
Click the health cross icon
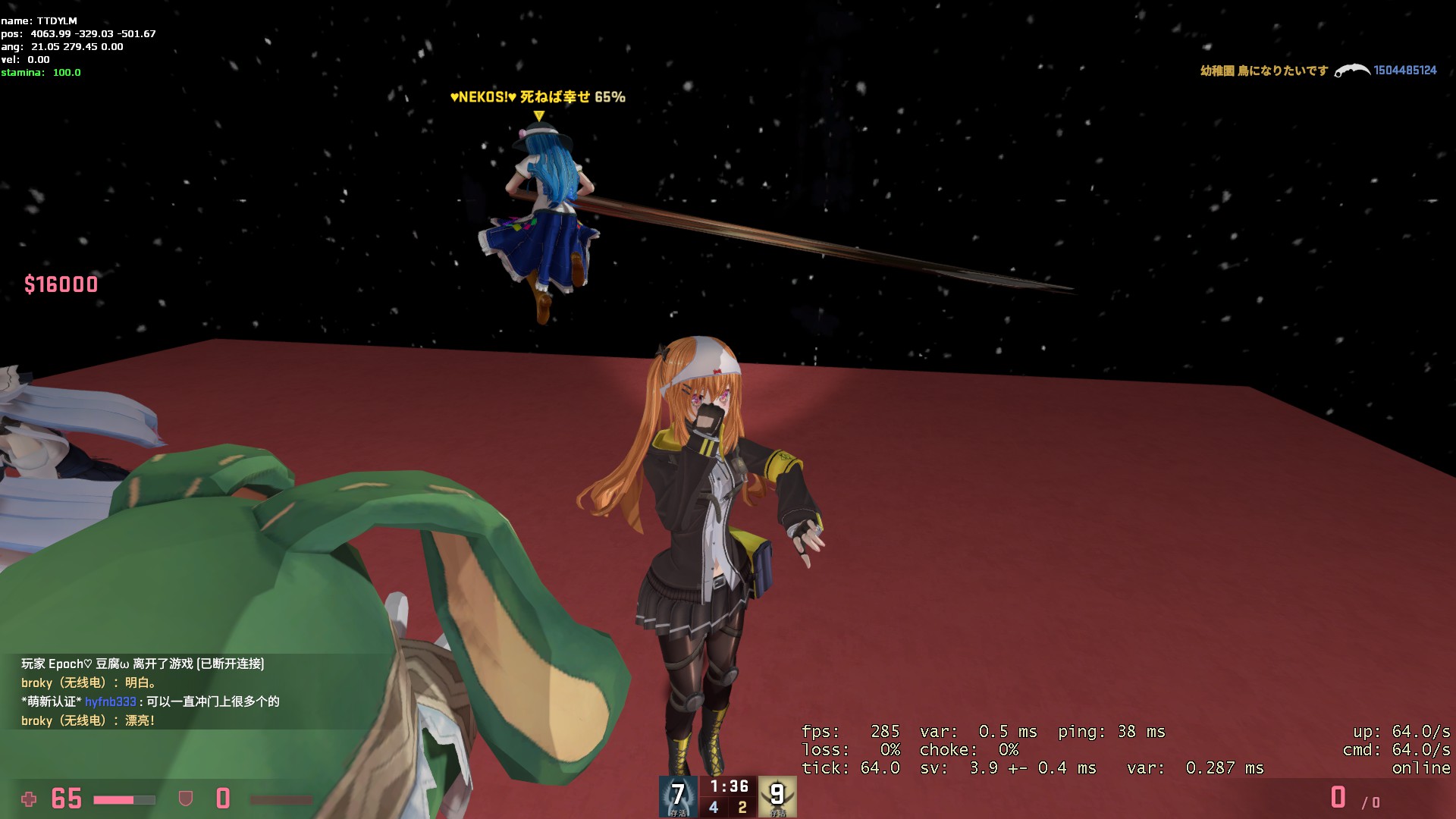click(x=29, y=799)
